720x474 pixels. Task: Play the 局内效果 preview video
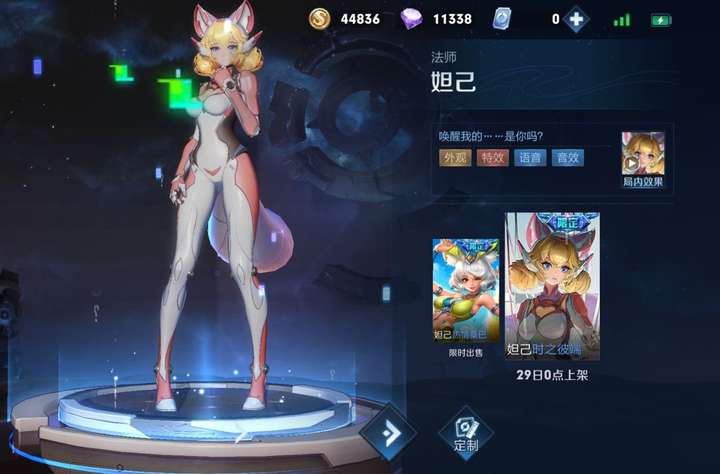click(x=643, y=153)
